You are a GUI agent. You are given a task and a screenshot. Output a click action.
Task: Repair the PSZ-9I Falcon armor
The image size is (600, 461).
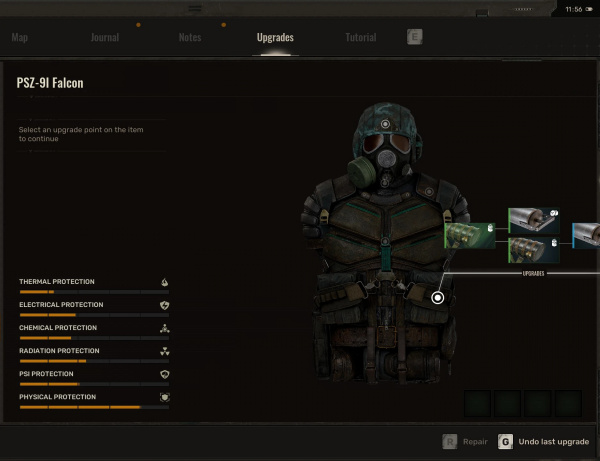[x=466, y=441]
